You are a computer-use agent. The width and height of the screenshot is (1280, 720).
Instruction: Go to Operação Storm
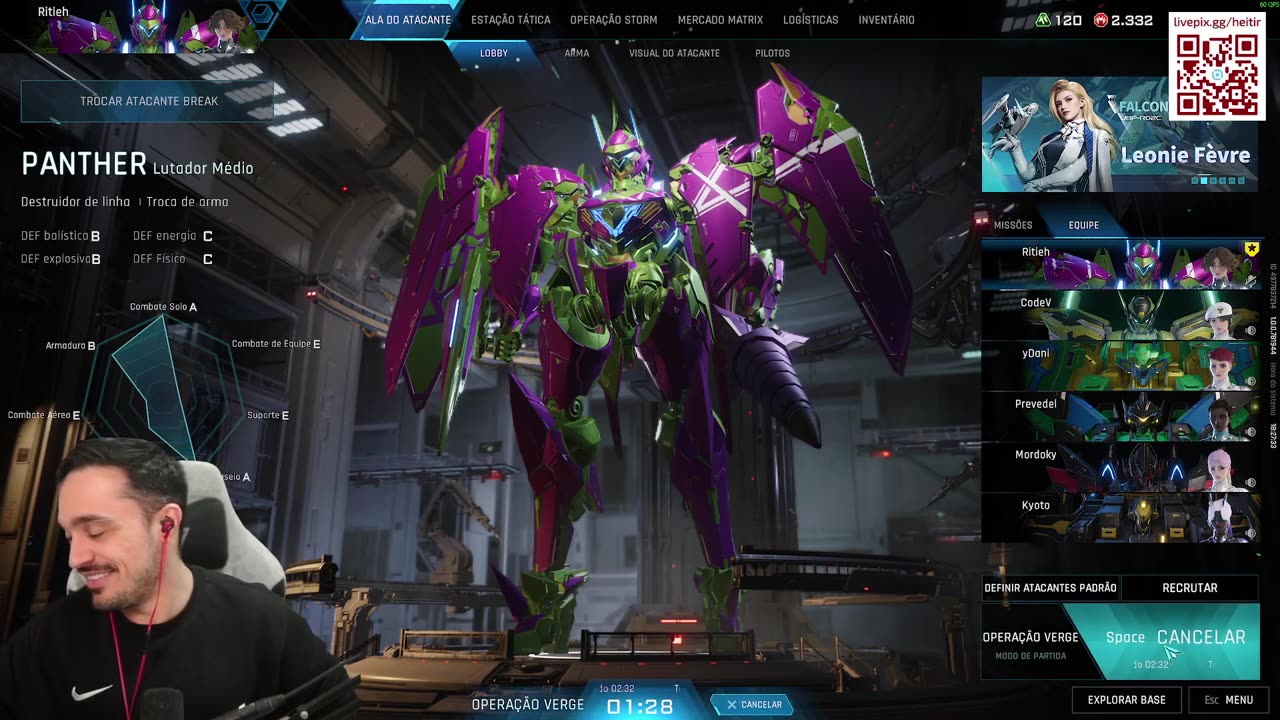pyautogui.click(x=613, y=20)
